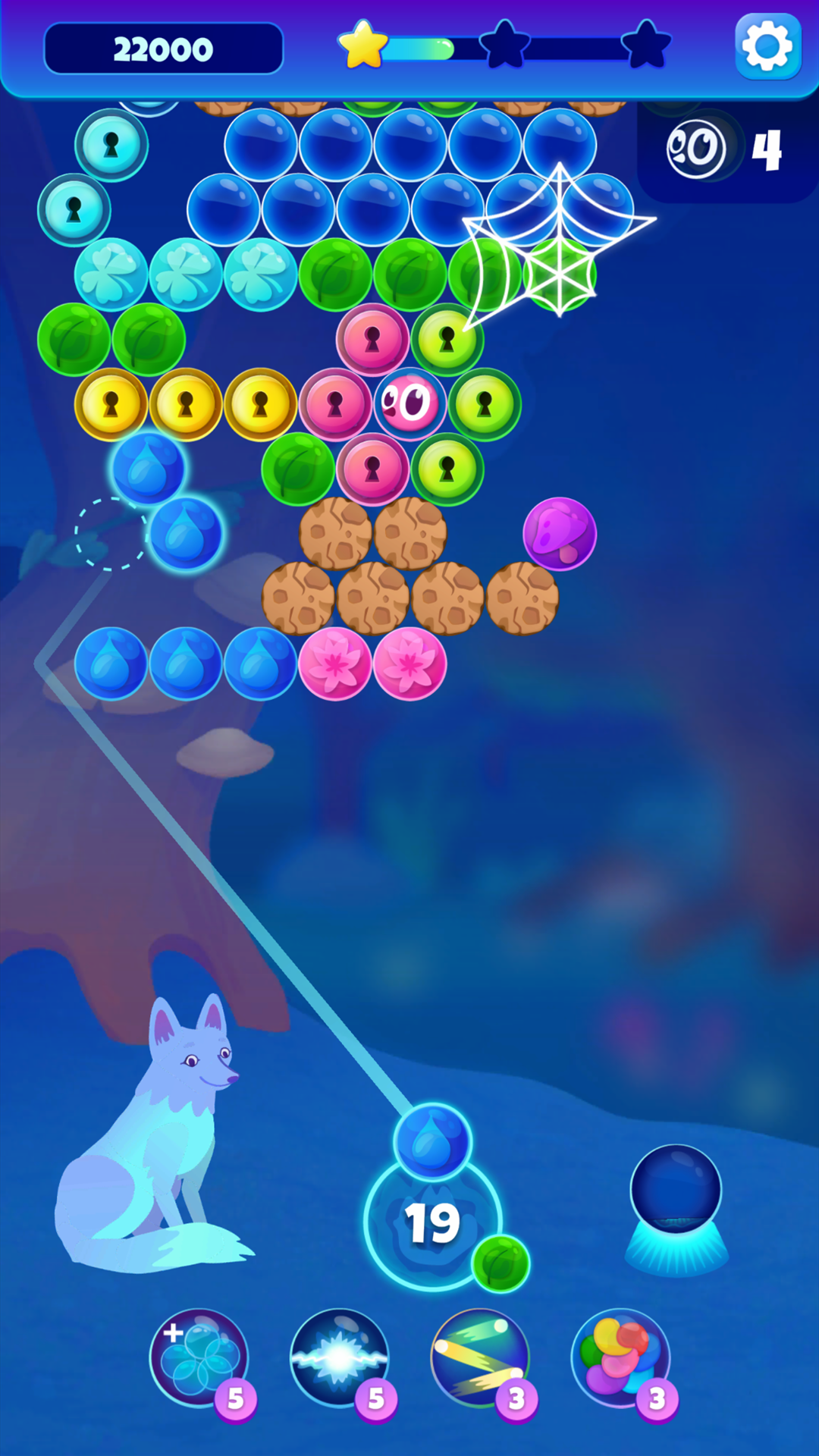Activate the extra bubbles booster
This screenshot has height=1456, width=819.
tap(199, 1357)
